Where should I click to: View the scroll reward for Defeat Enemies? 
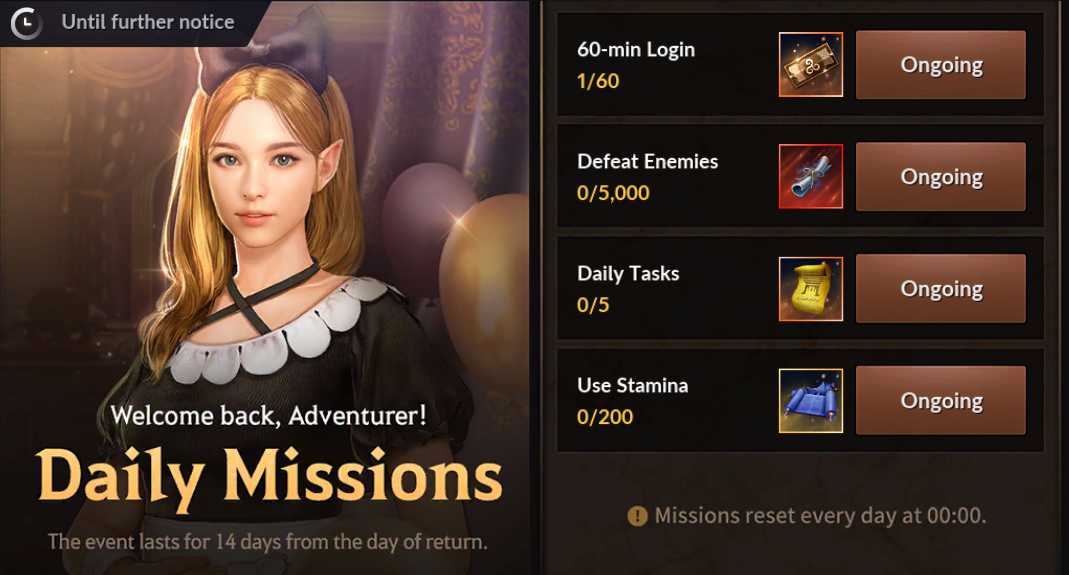811,177
